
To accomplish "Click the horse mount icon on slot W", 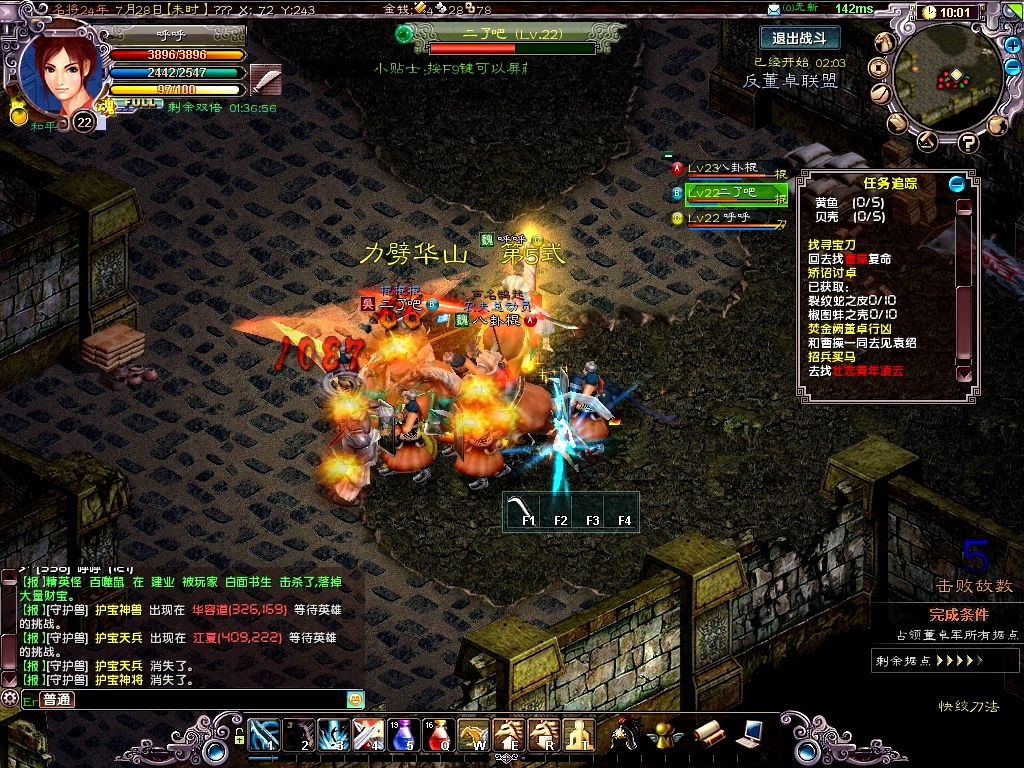I will (x=474, y=734).
